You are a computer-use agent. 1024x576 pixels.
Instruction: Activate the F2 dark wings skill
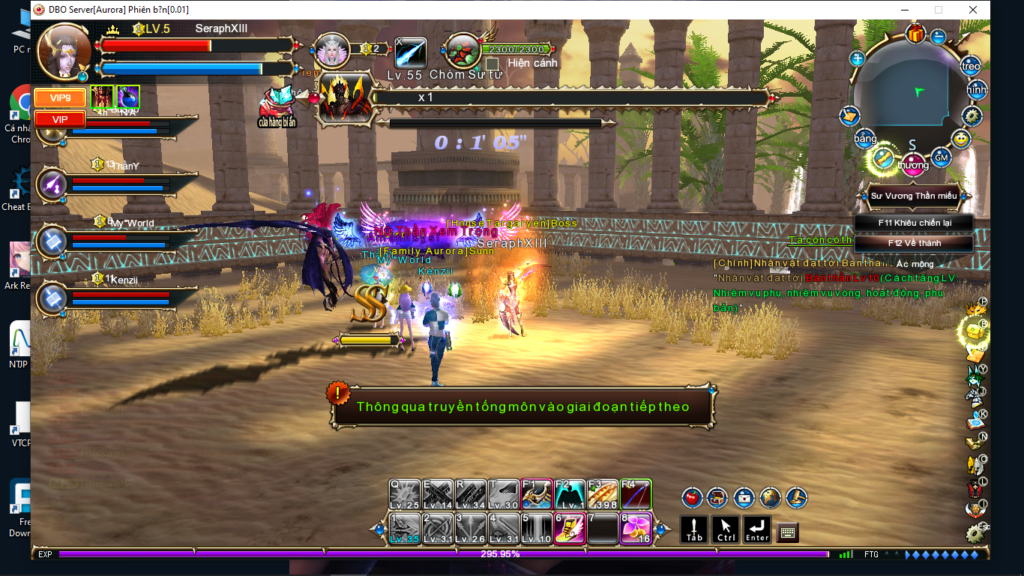(x=570, y=494)
